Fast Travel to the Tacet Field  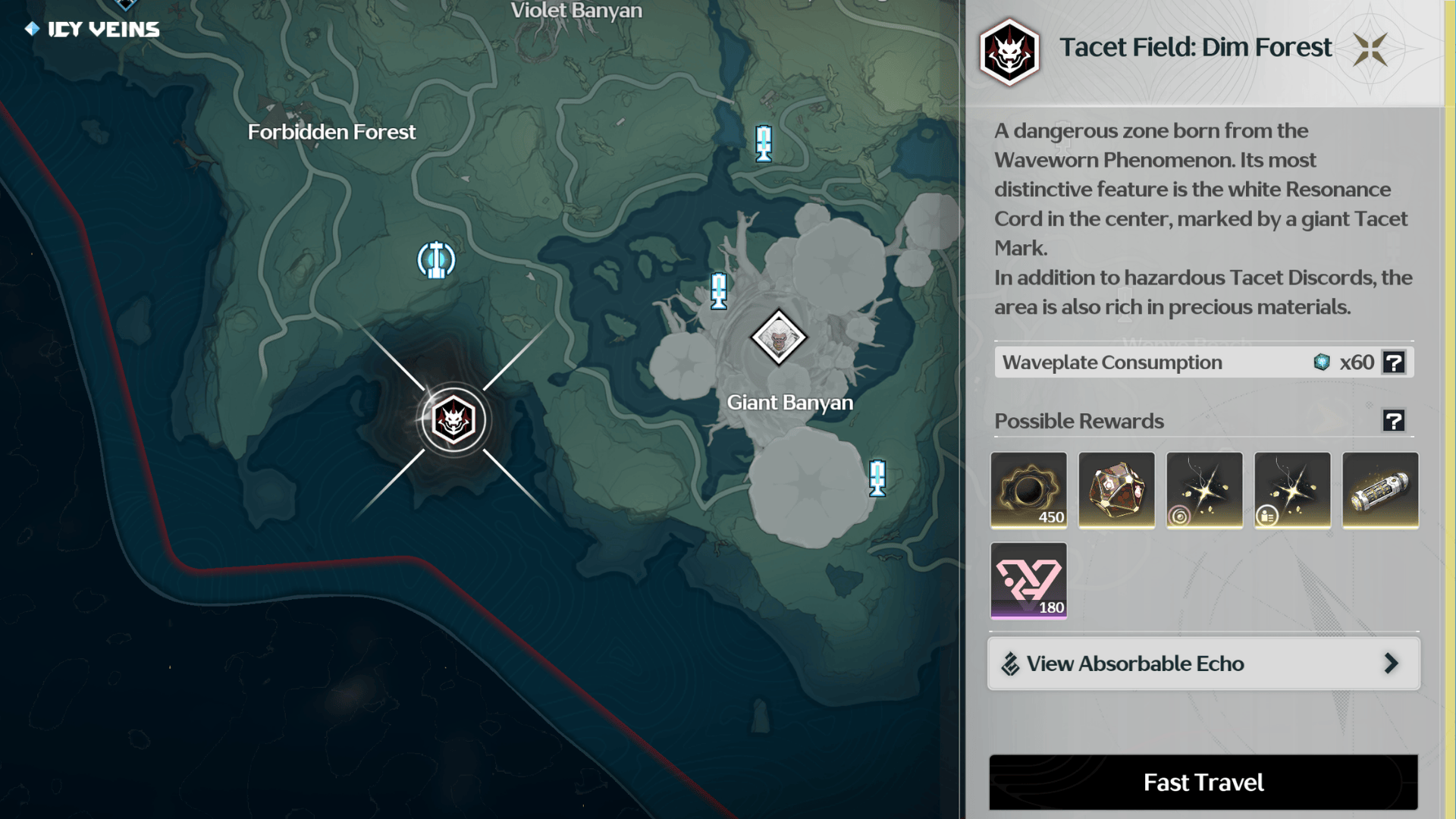[x=1203, y=782]
